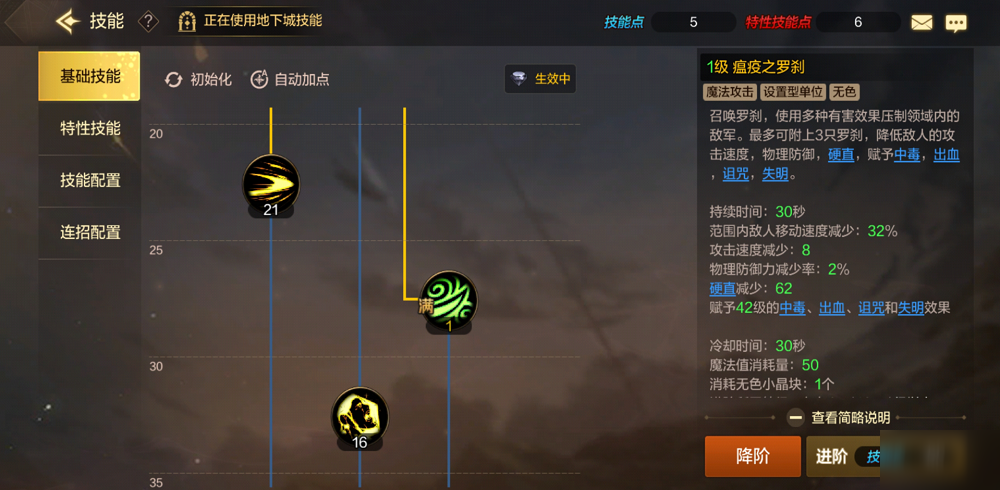Image resolution: width=1000 pixels, height=490 pixels.
Task: Go back using the arrow beside 技能
Action: (x=68, y=21)
